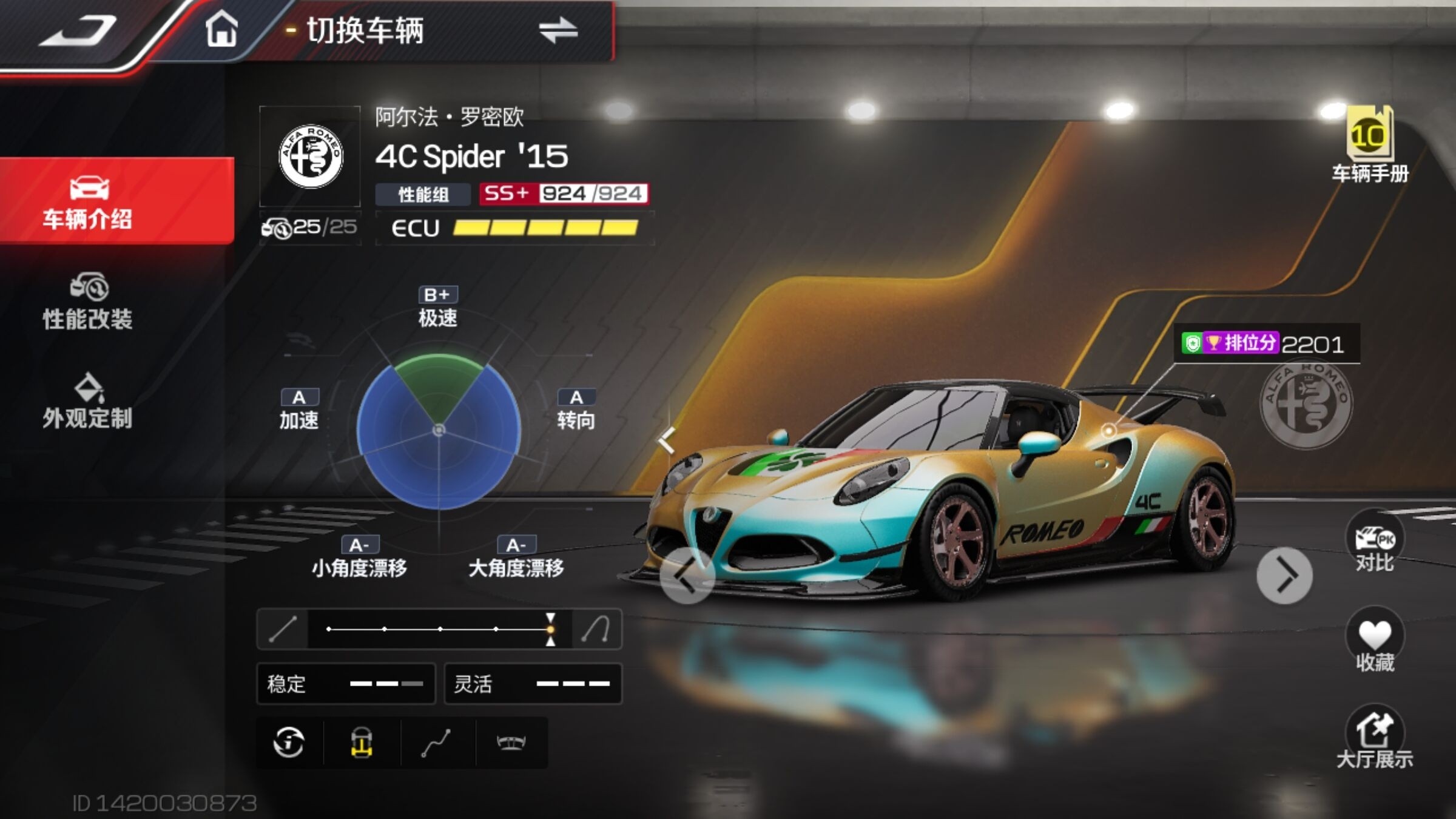Viewport: 1456px width, 819px height.
Task: Switch to the 性能改装 tab
Action: [88, 302]
